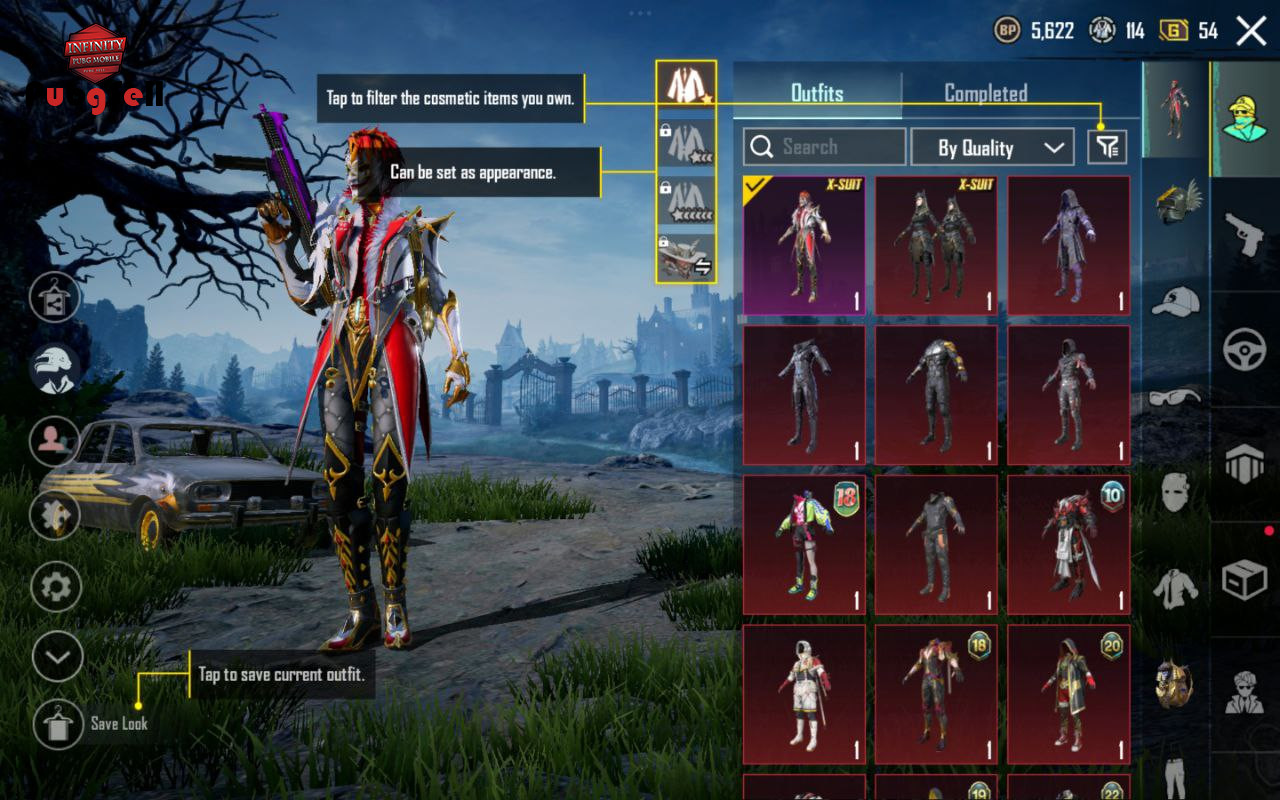The width and height of the screenshot is (1280, 800).
Task: Collapse the left side menu with down arrow
Action: click(x=57, y=657)
